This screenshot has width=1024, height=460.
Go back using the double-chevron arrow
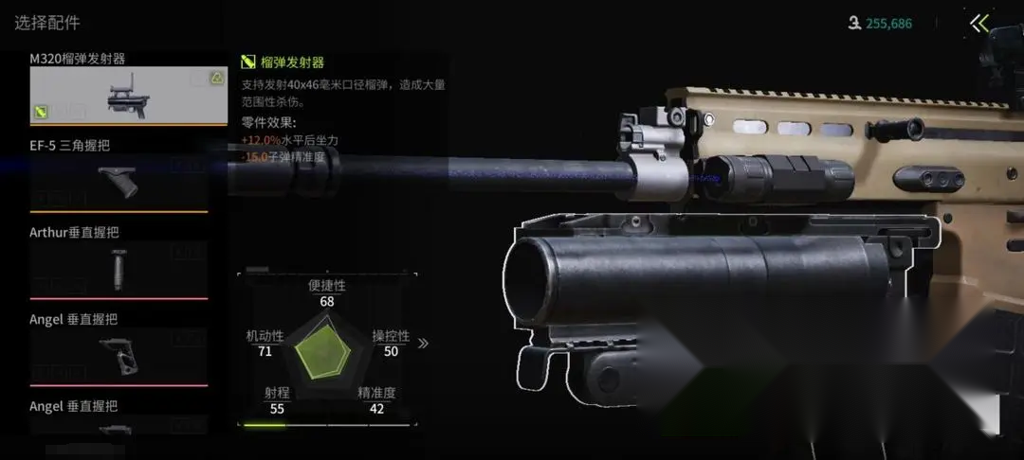[980, 23]
